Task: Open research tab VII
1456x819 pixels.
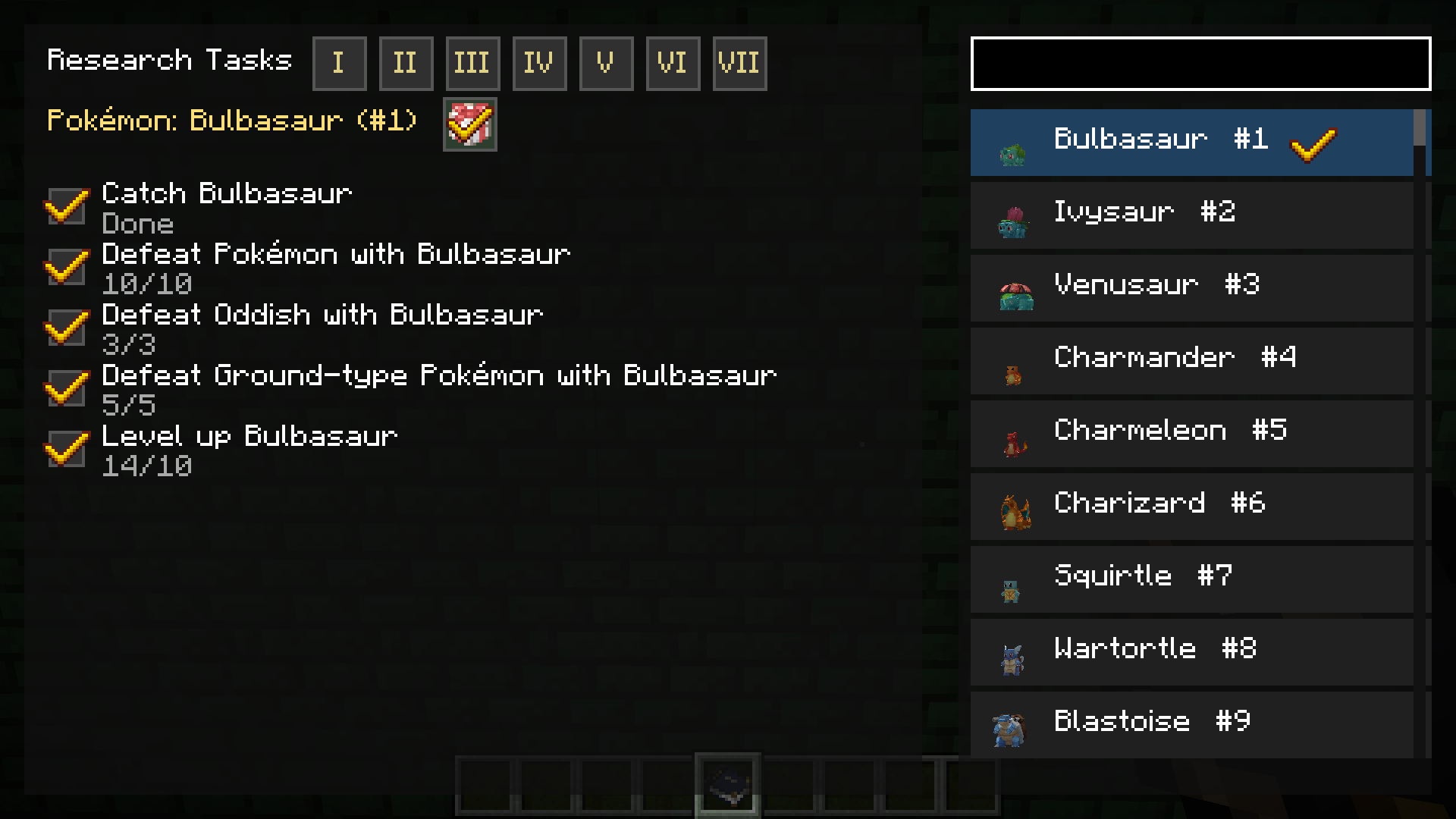Action: click(739, 63)
